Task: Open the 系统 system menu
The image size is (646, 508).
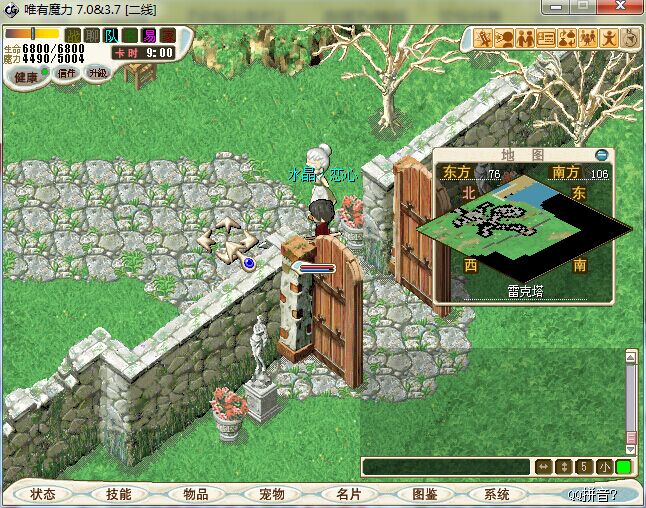Action: point(497,494)
